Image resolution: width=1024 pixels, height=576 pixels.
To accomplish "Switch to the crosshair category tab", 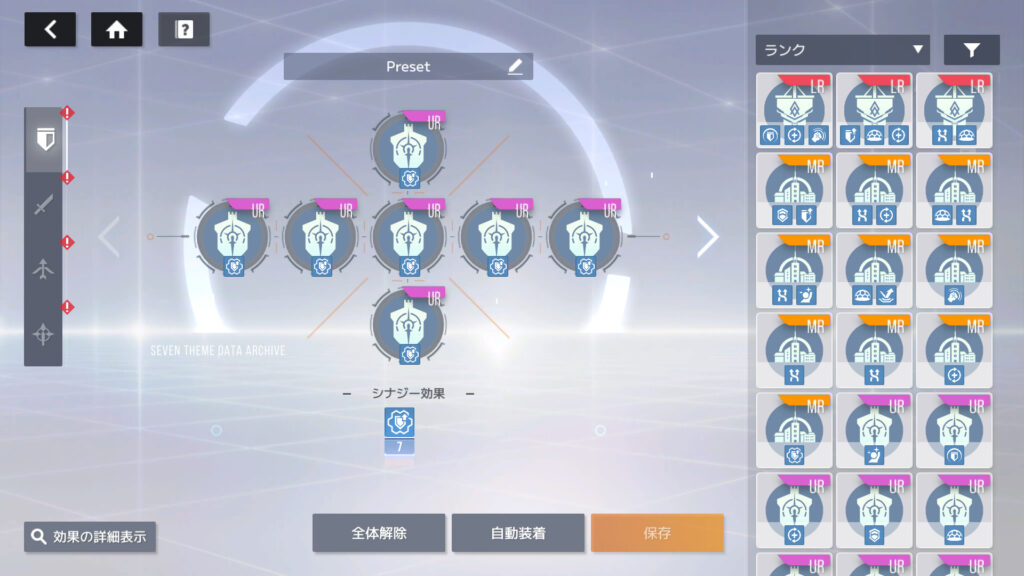I will (x=43, y=334).
